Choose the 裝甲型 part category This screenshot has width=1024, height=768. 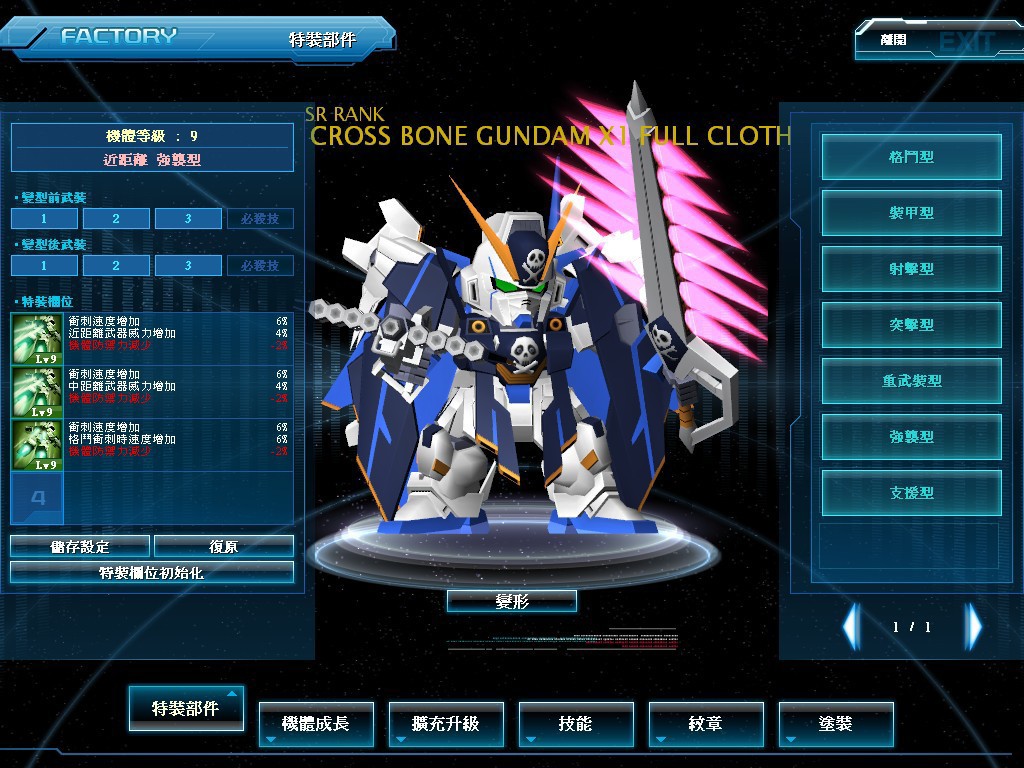[x=911, y=213]
